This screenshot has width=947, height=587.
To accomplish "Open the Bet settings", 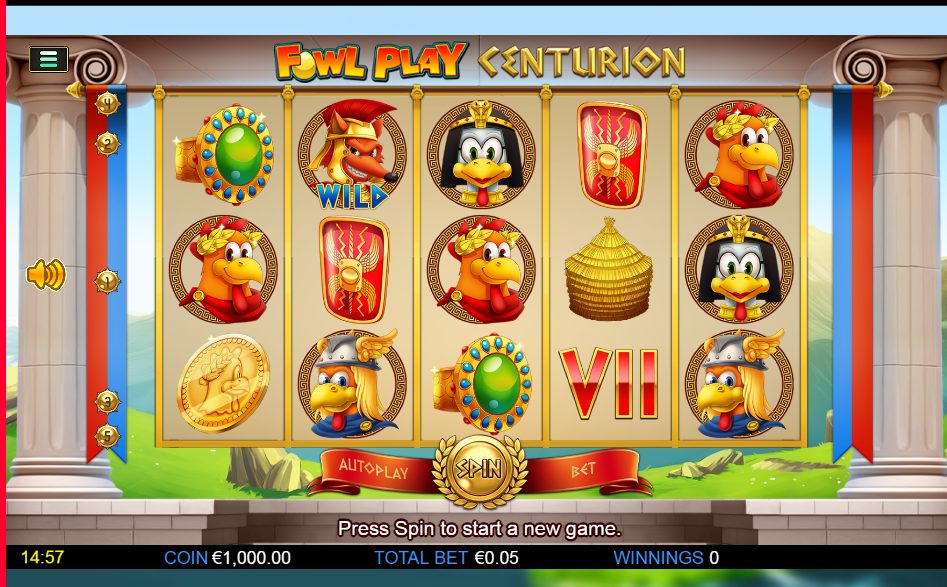I will click(583, 469).
